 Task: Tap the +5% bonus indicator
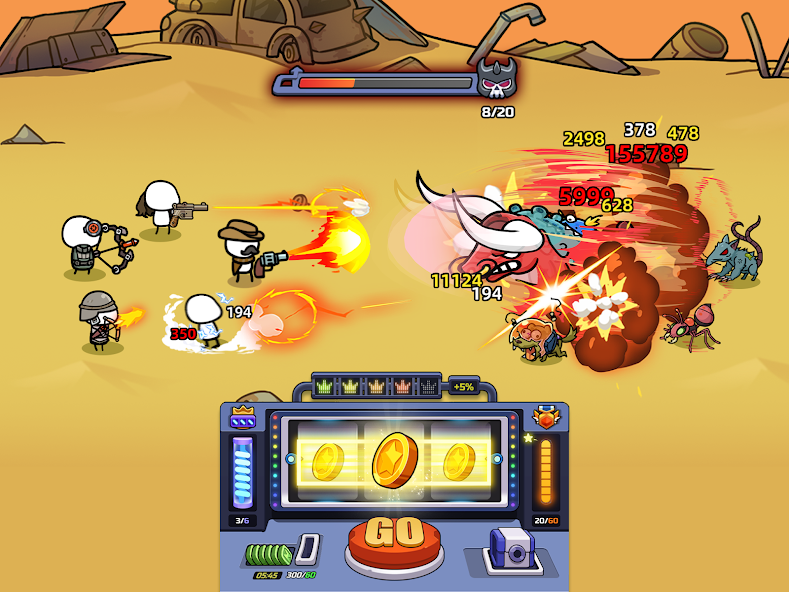[x=463, y=386]
